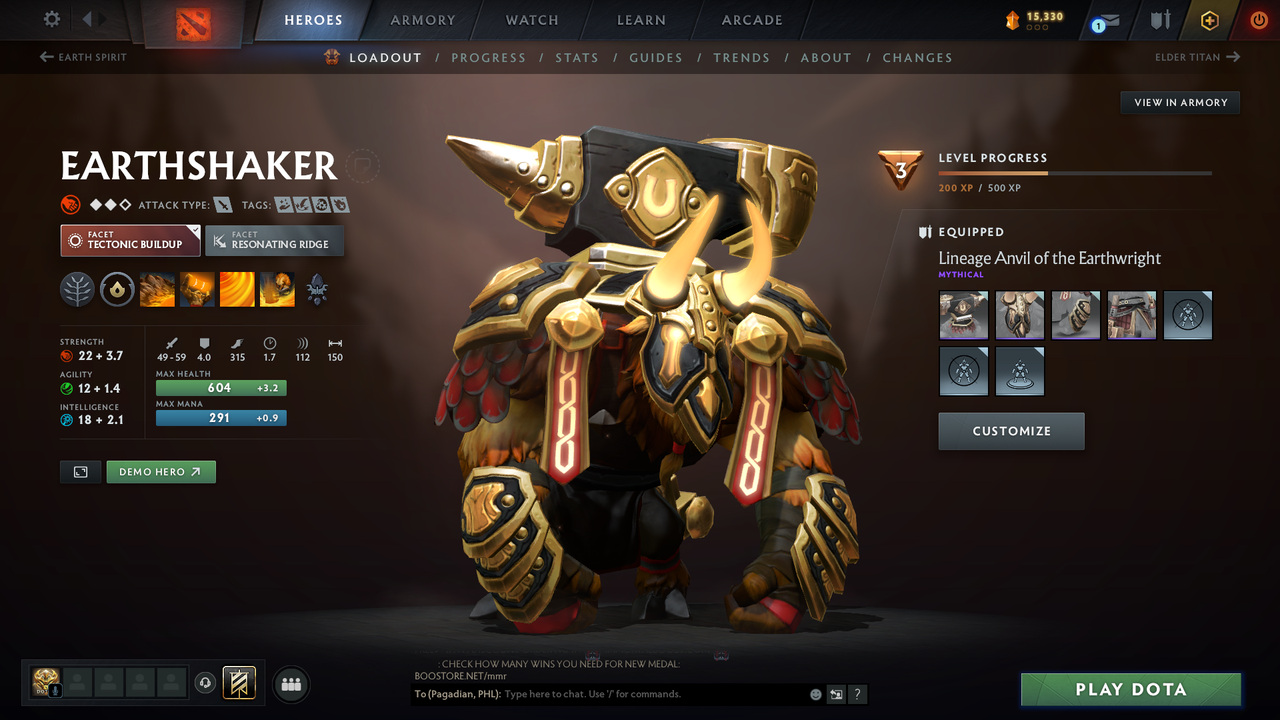Image resolution: width=1280 pixels, height=720 pixels.
Task: Start matchmaking with Play Dota
Action: coord(1130,690)
